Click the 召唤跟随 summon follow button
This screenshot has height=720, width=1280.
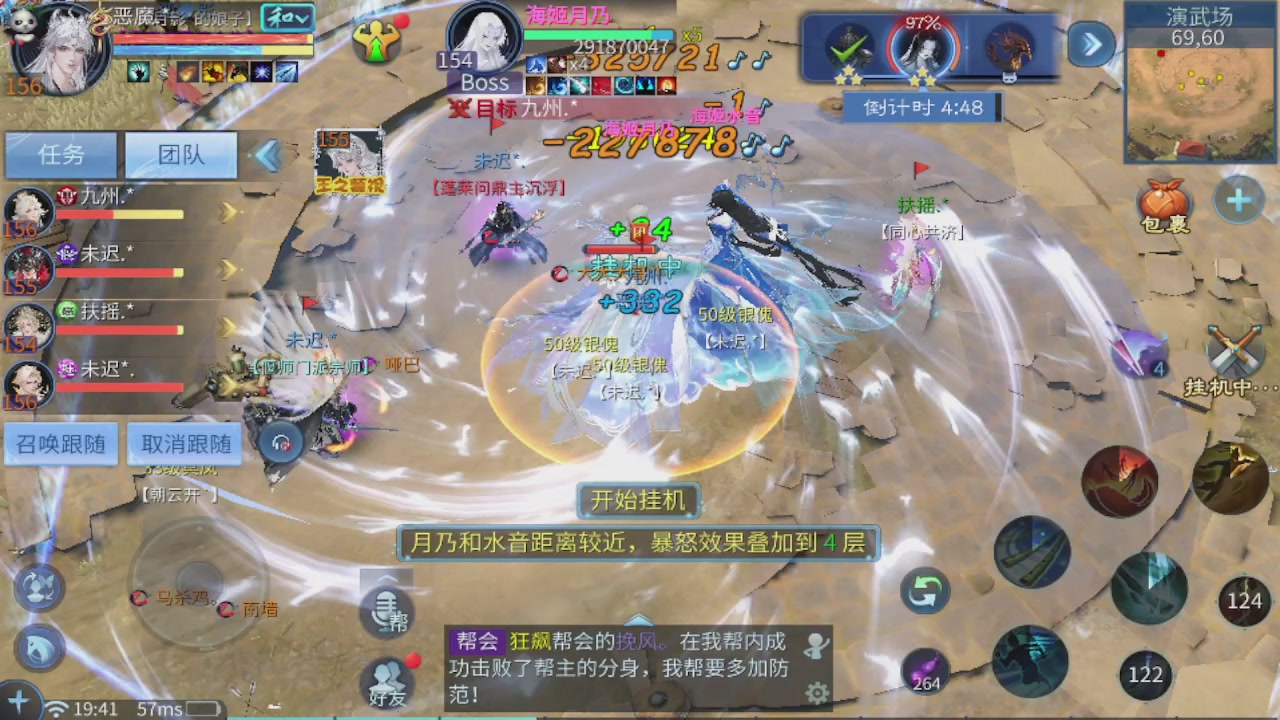click(60, 445)
